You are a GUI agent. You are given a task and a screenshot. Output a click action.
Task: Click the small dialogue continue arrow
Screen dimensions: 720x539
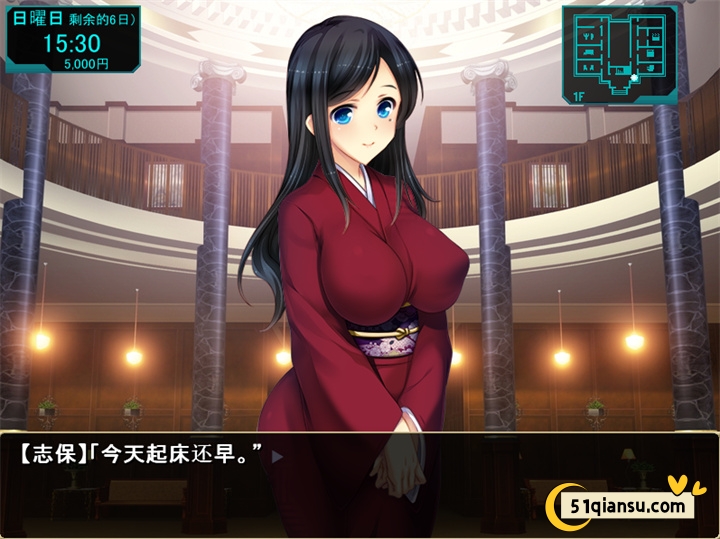[279, 457]
